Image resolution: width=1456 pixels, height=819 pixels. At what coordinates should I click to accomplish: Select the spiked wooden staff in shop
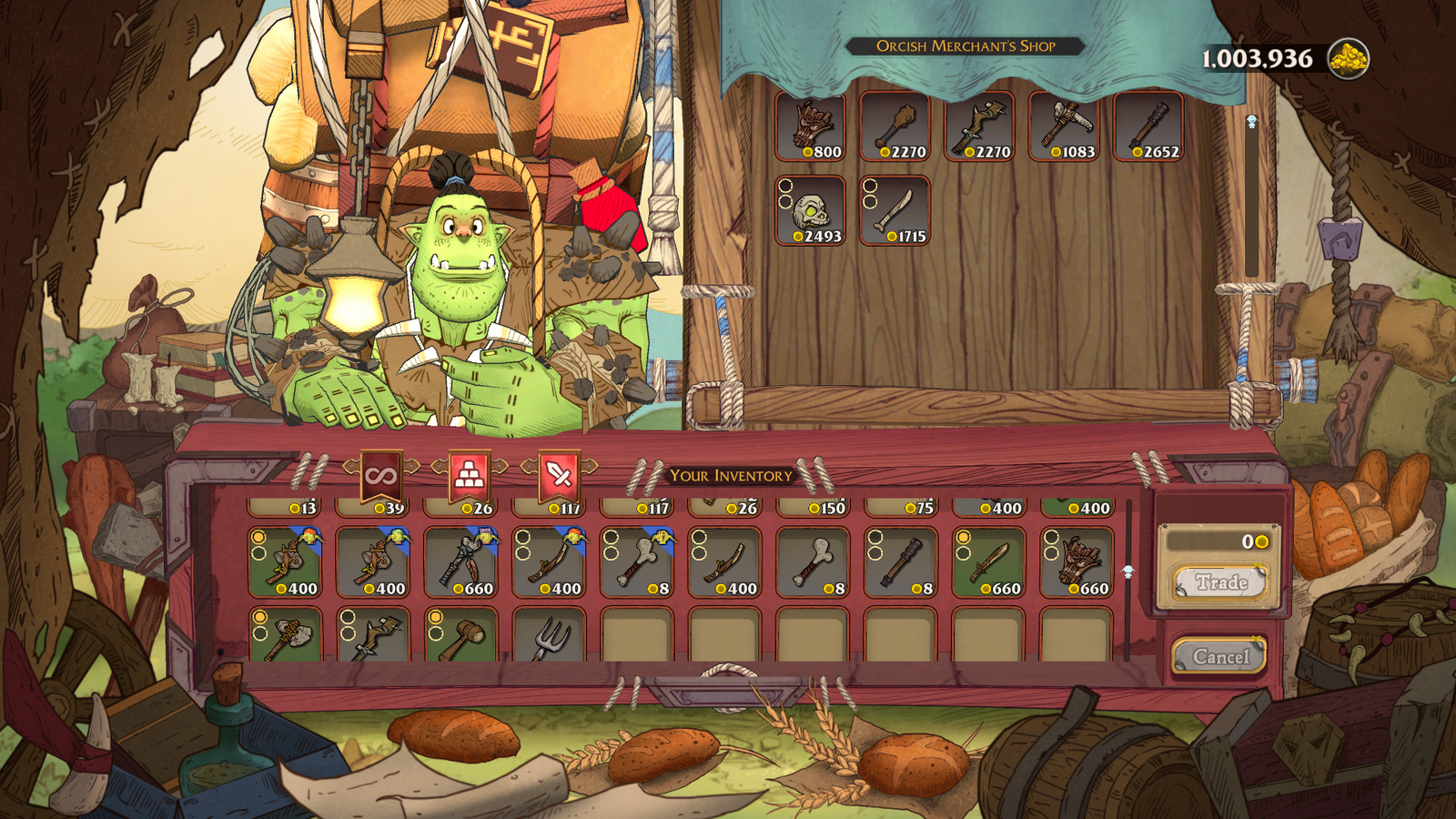tap(979, 127)
